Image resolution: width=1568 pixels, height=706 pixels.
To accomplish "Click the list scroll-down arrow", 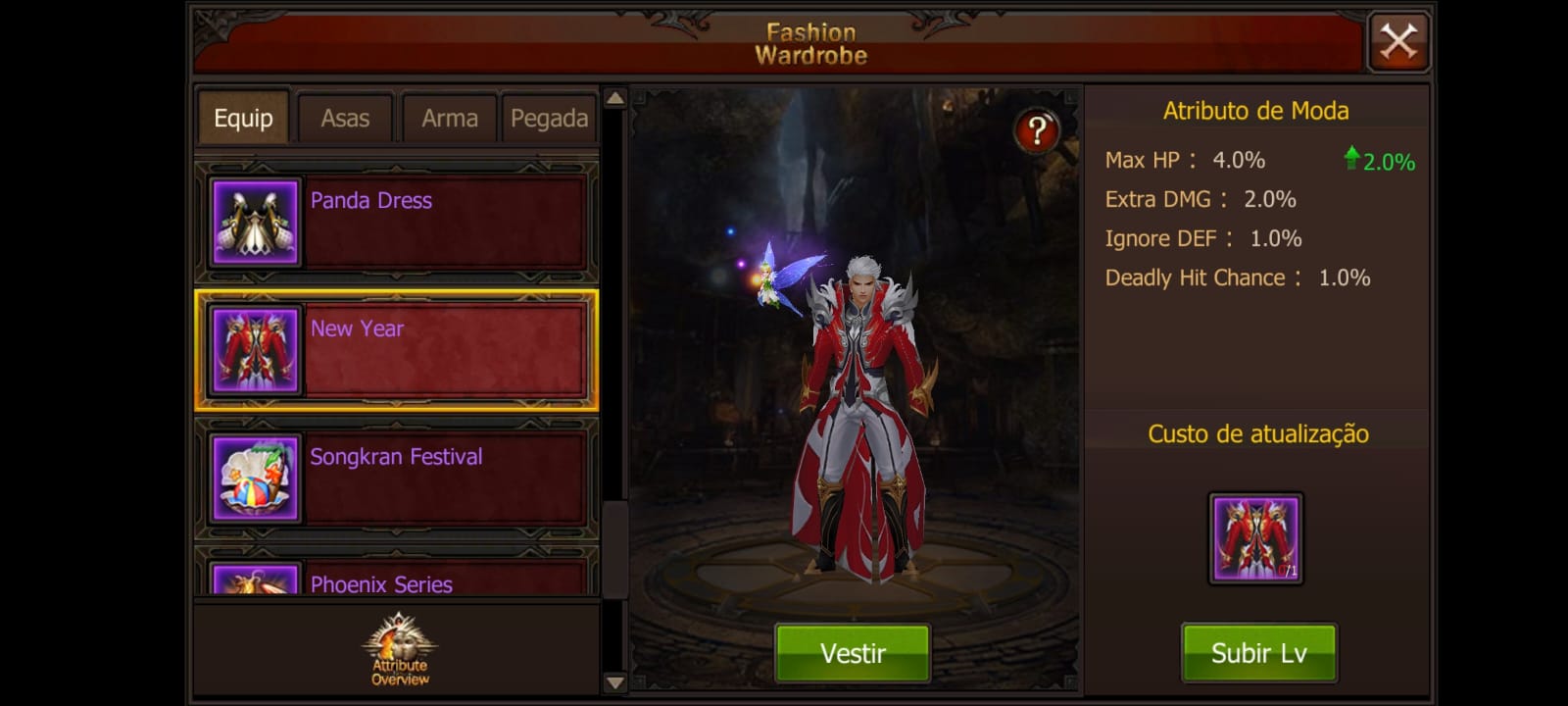I will [614, 682].
